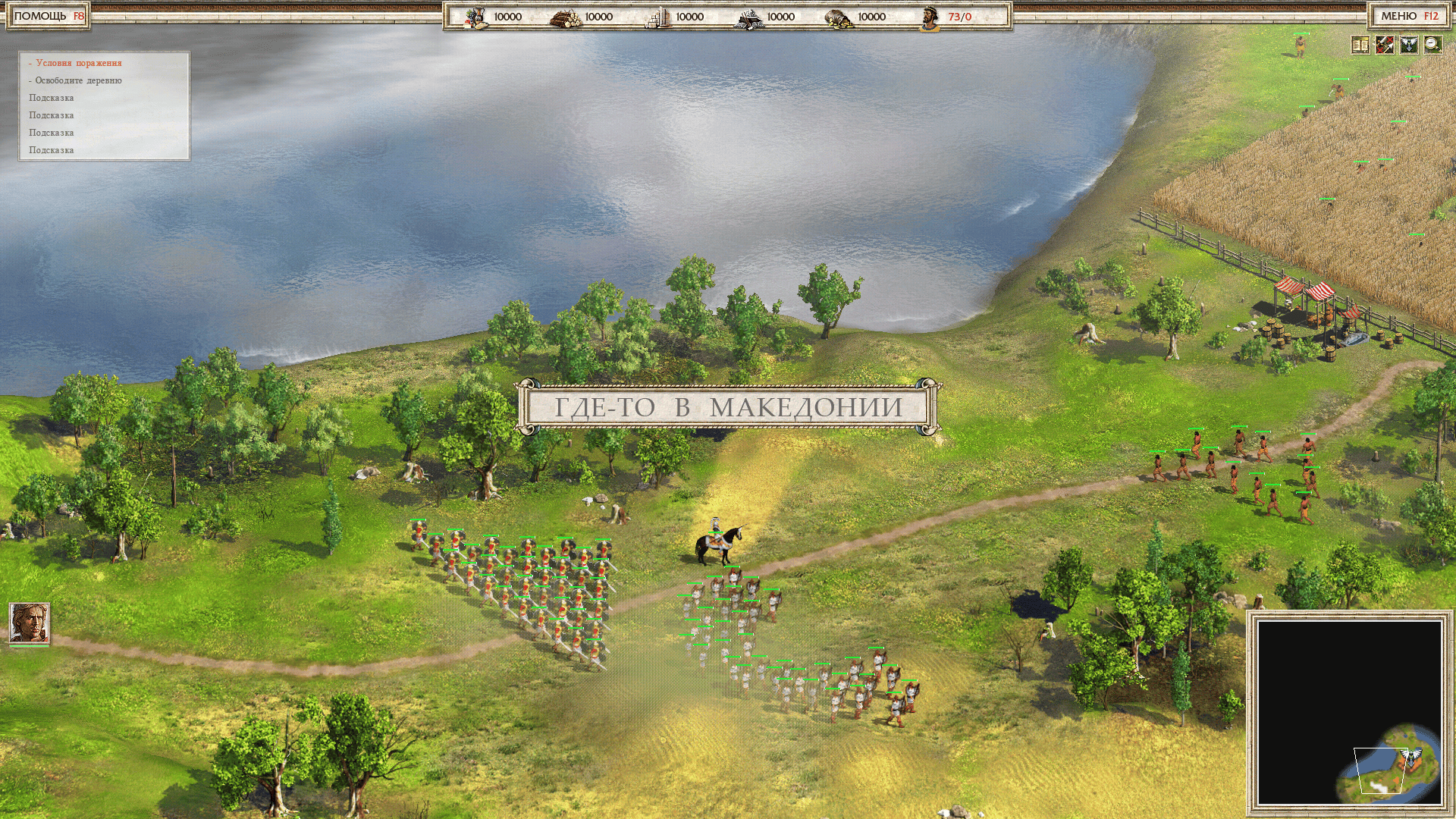This screenshot has height=819, width=1456.
Task: Click the sword and arrow icon
Action: click(x=1385, y=45)
